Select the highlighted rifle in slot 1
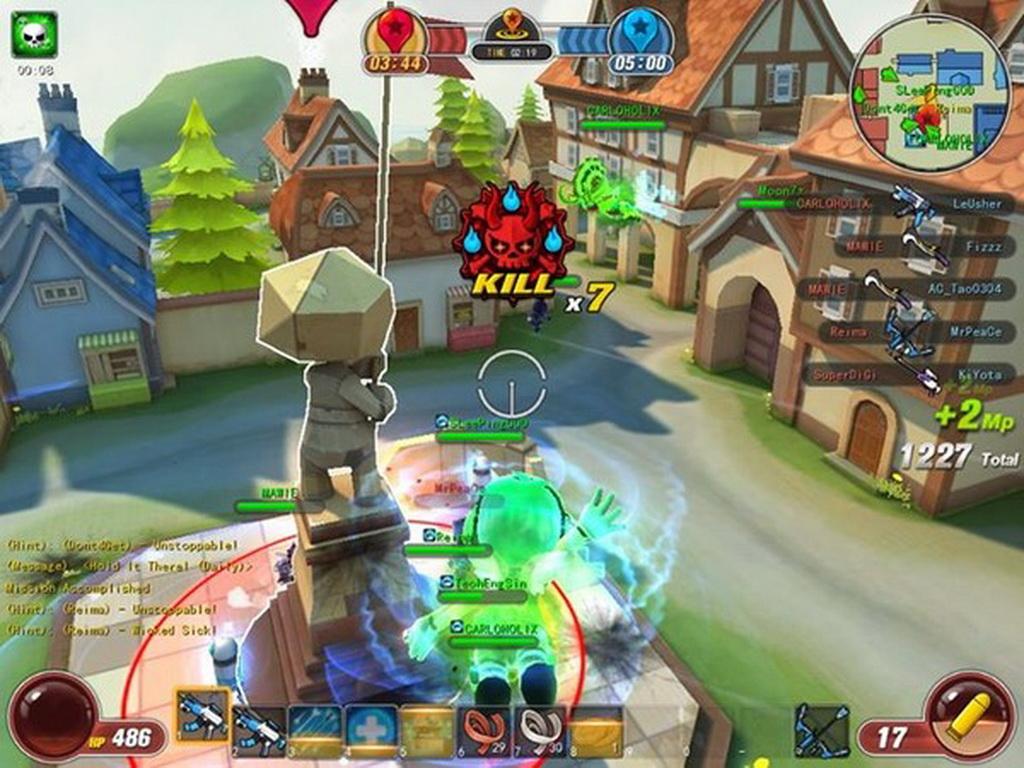Image resolution: width=1024 pixels, height=768 pixels. [x=203, y=717]
